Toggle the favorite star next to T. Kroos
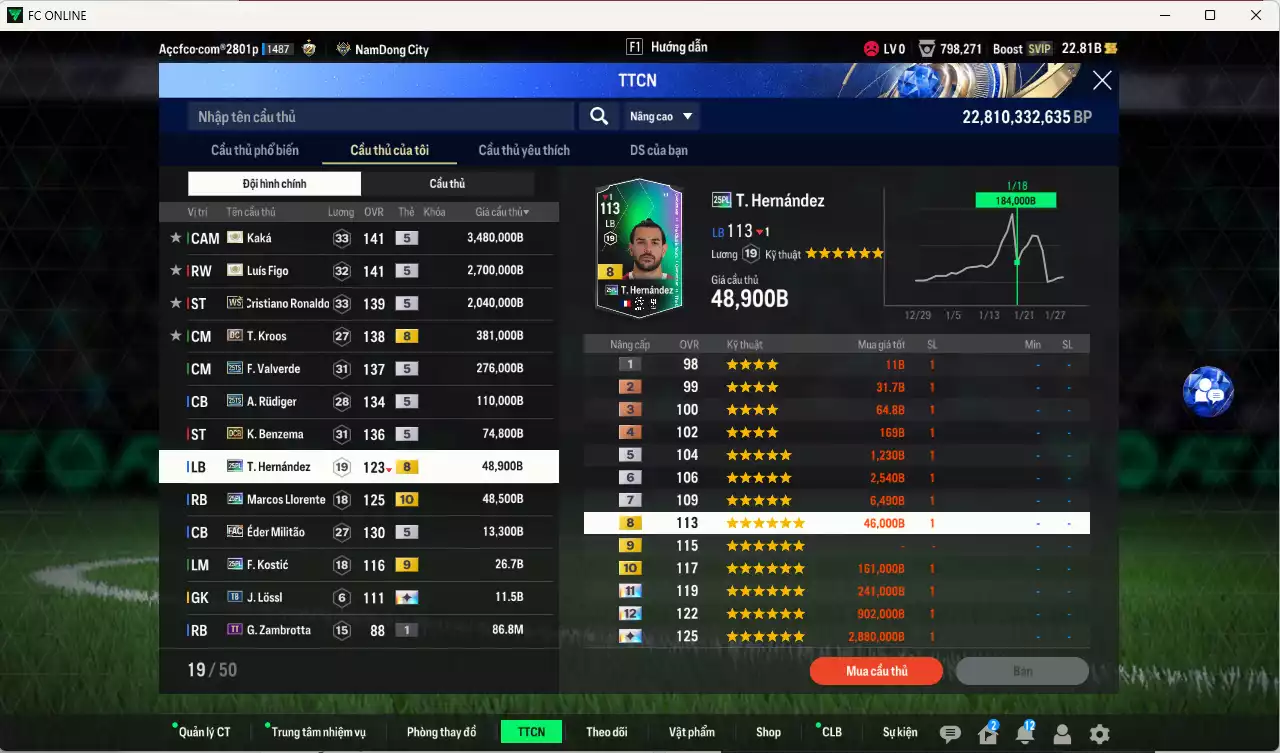Screen dimensions: 1280x753 (175, 336)
